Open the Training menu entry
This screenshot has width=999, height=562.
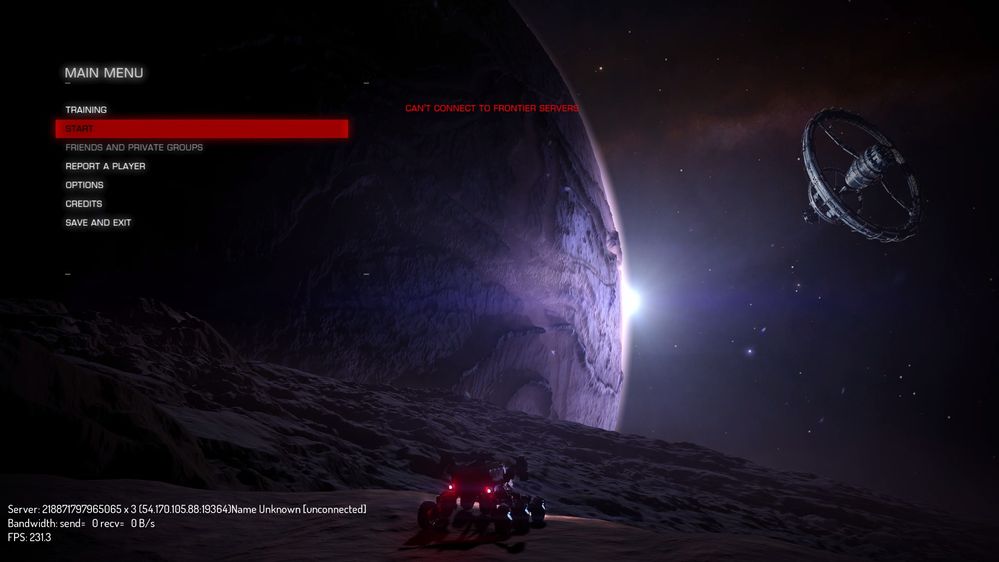click(87, 110)
